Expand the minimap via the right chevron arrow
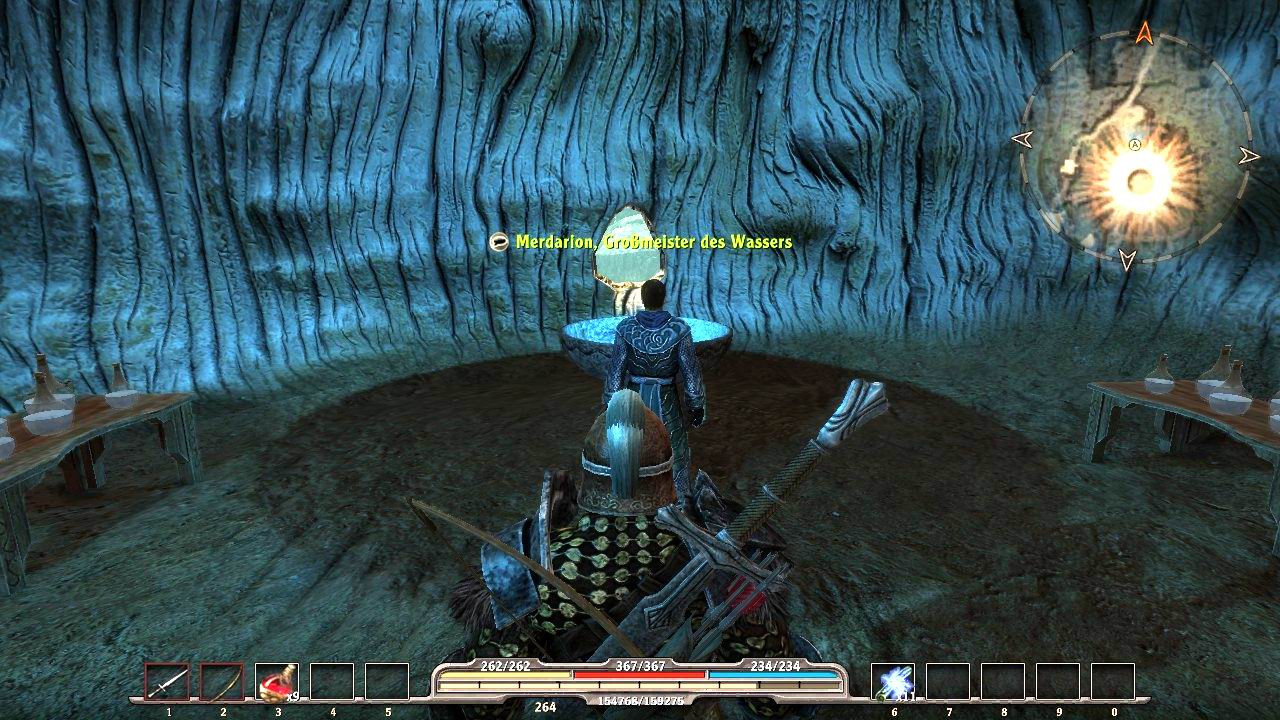The image size is (1280, 720). (1249, 155)
